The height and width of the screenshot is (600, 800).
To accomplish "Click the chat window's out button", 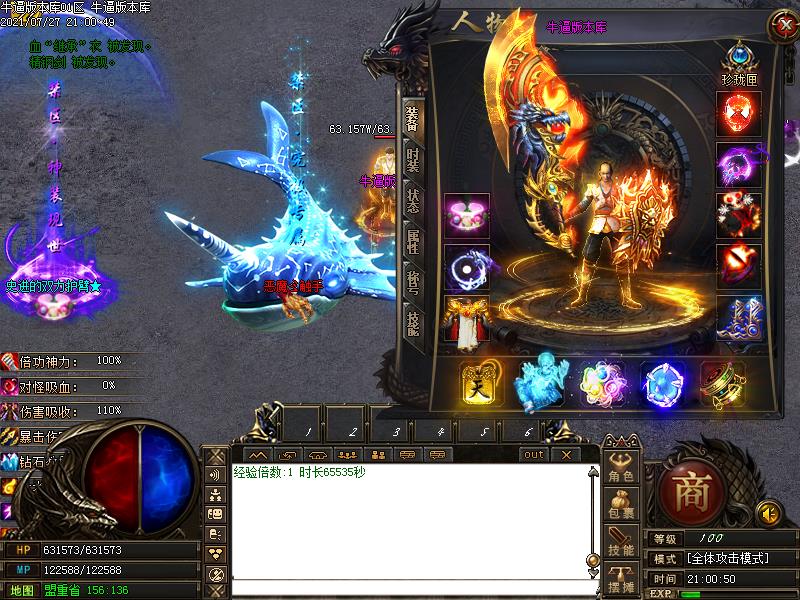I will (535, 454).
